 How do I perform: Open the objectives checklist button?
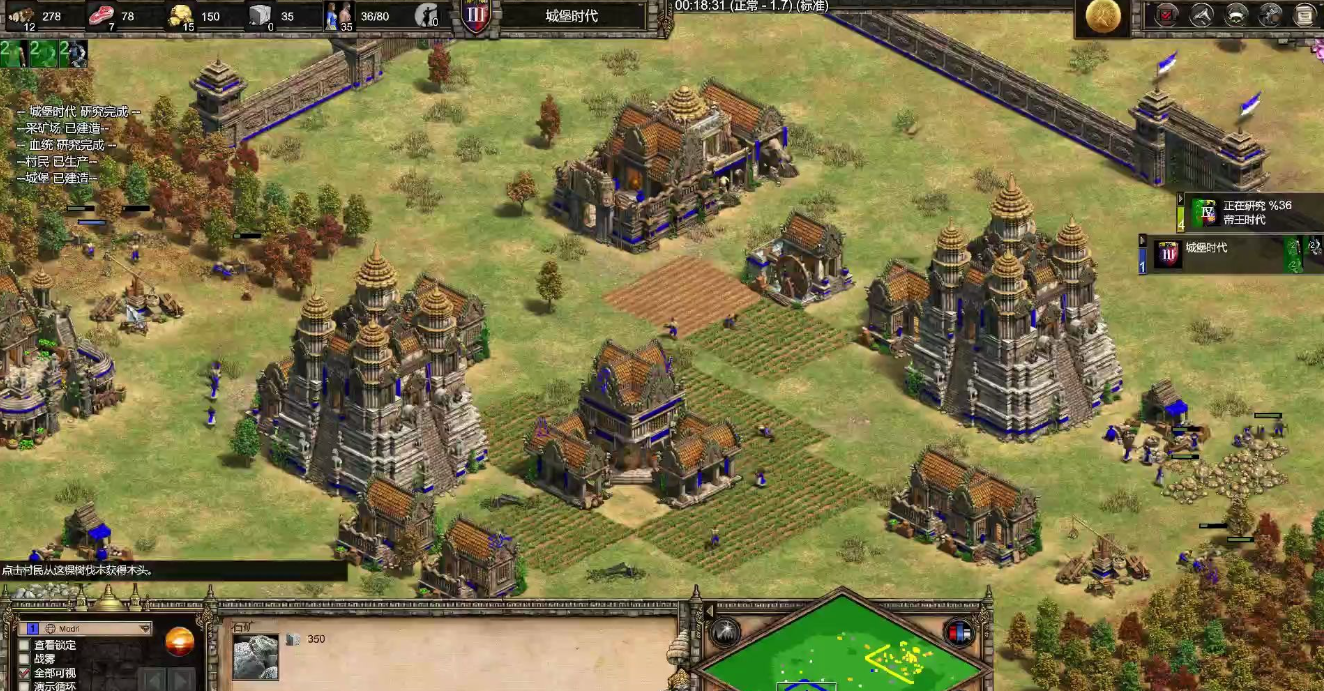[x=1167, y=15]
